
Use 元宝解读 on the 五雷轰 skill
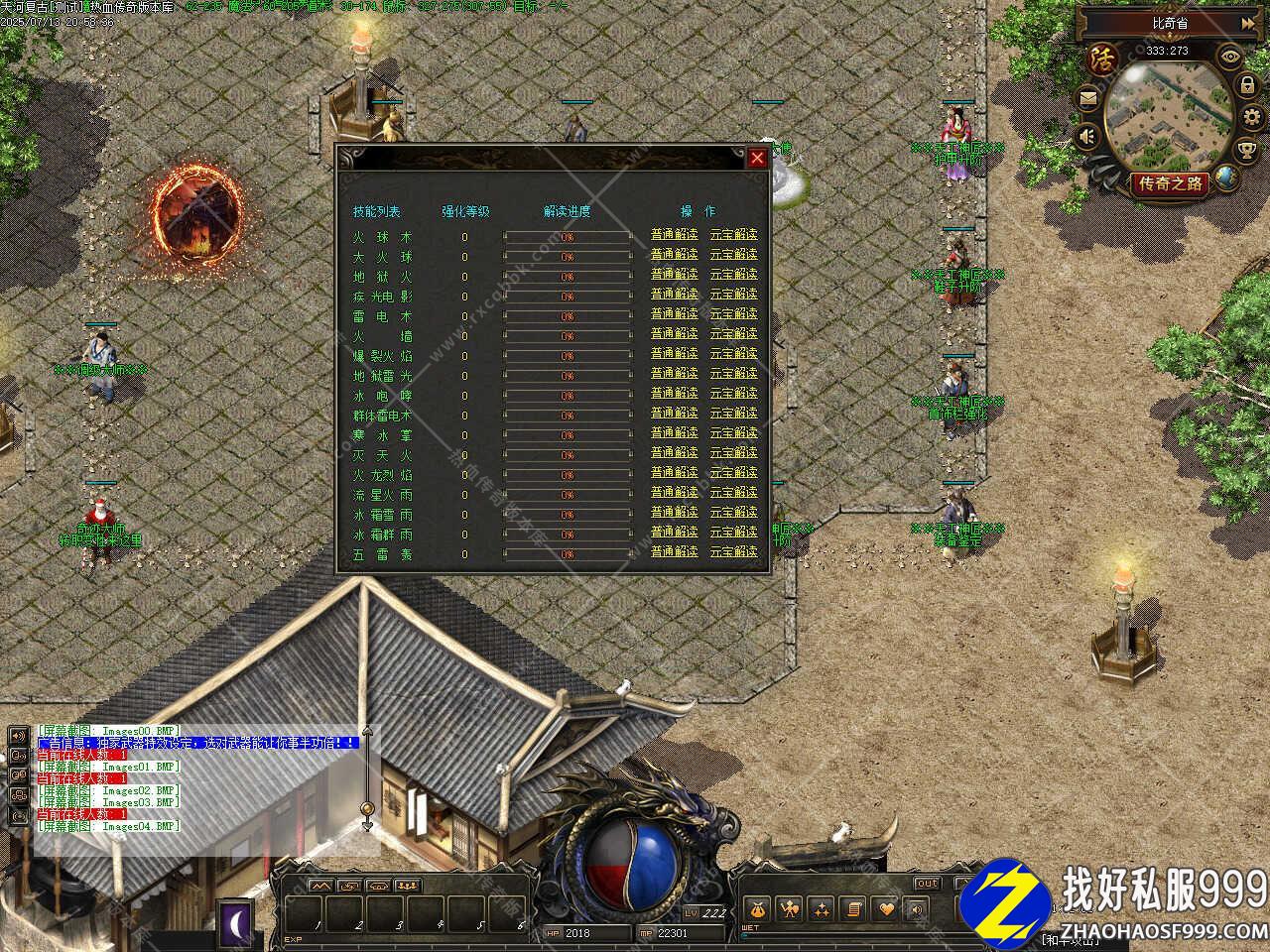[733, 552]
